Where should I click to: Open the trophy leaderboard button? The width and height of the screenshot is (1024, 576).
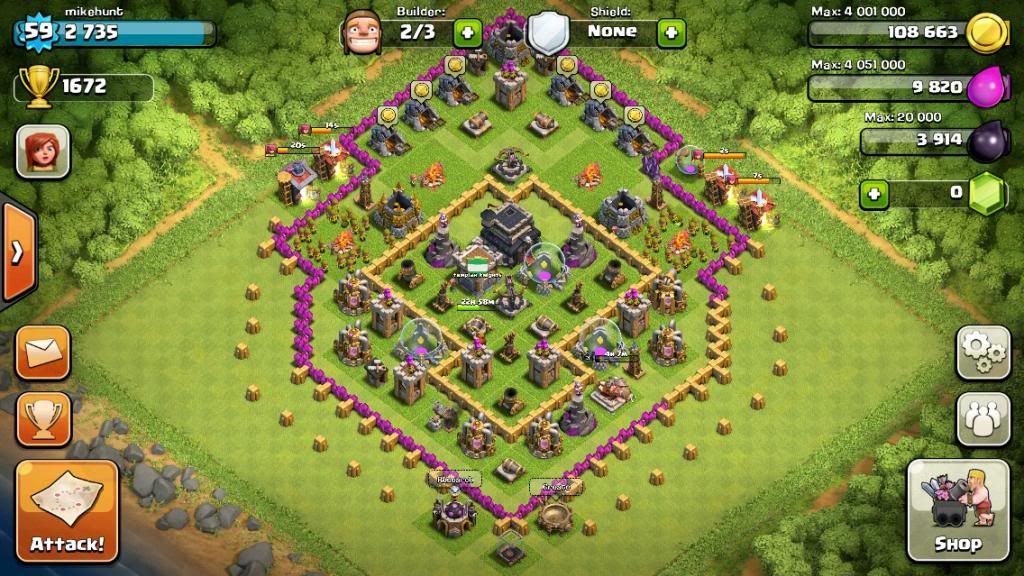pyautogui.click(x=43, y=419)
